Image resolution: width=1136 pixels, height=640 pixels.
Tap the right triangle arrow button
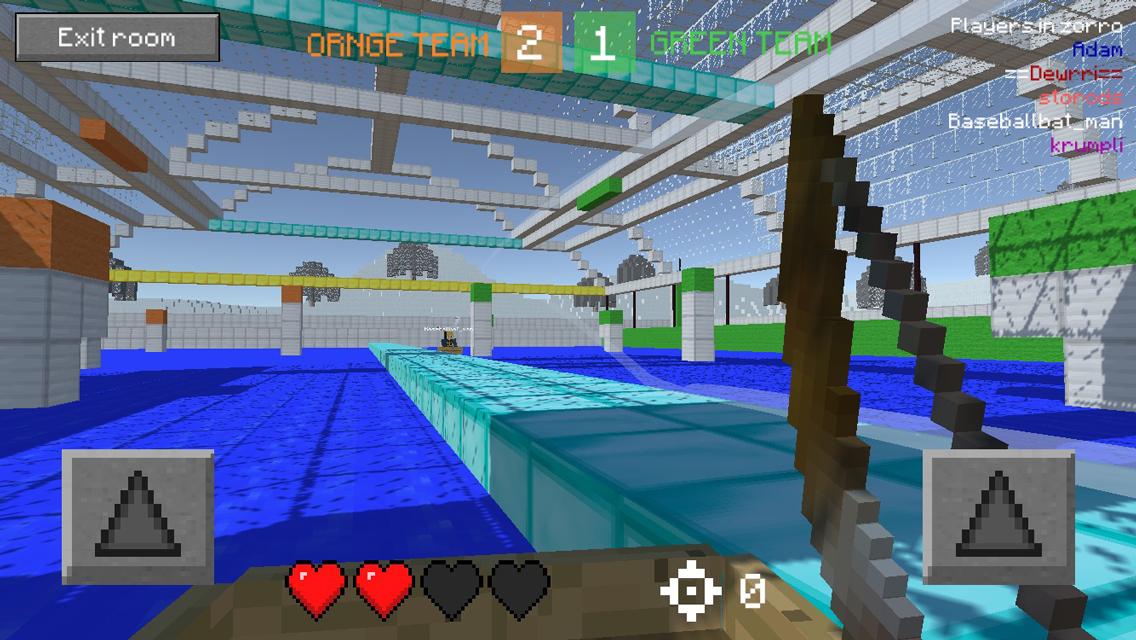[x=998, y=517]
